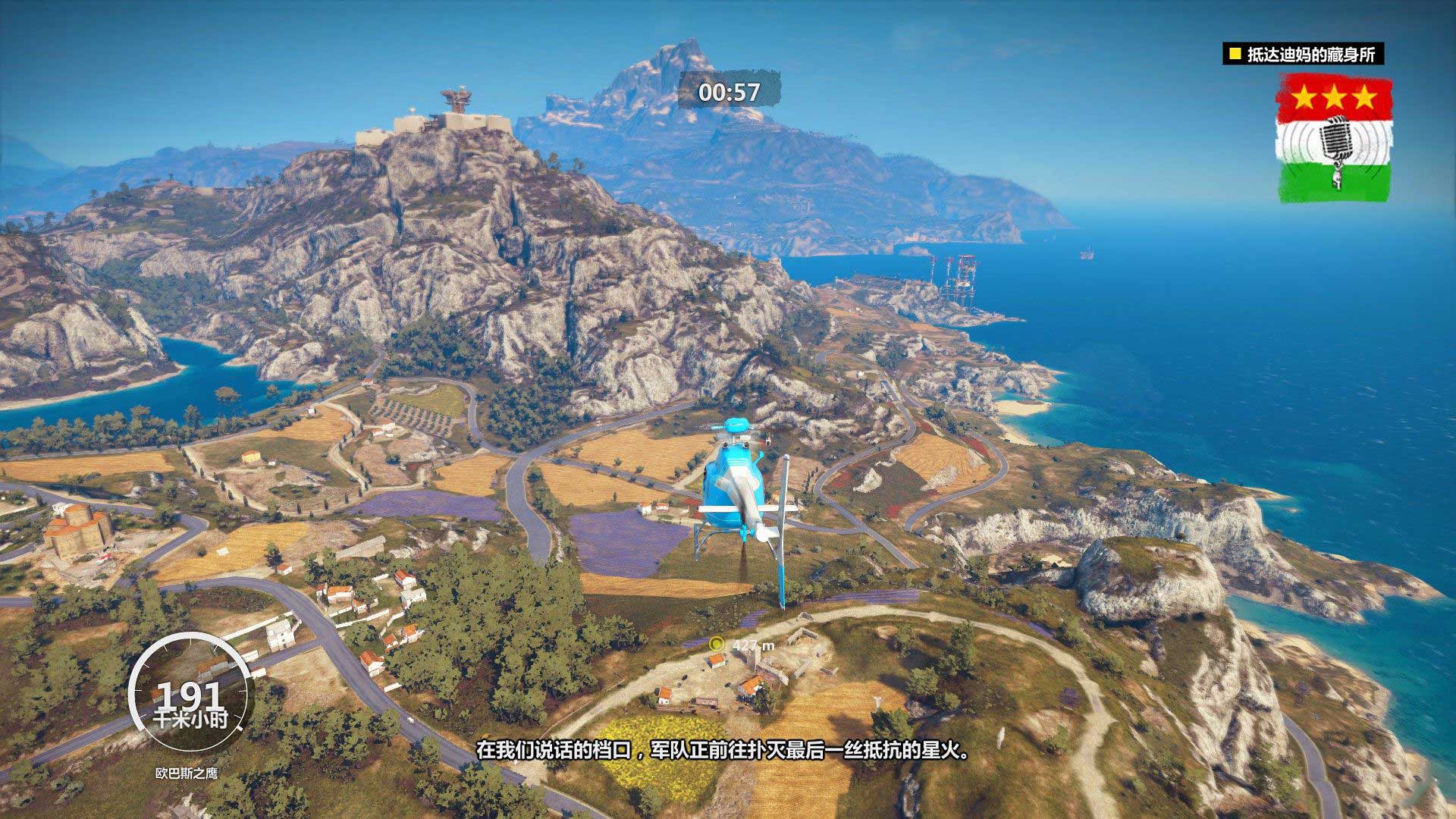Select the 抵达迪妈的藏身所 objective tracker
Image resolution: width=1456 pixels, height=819 pixels.
1303,55
